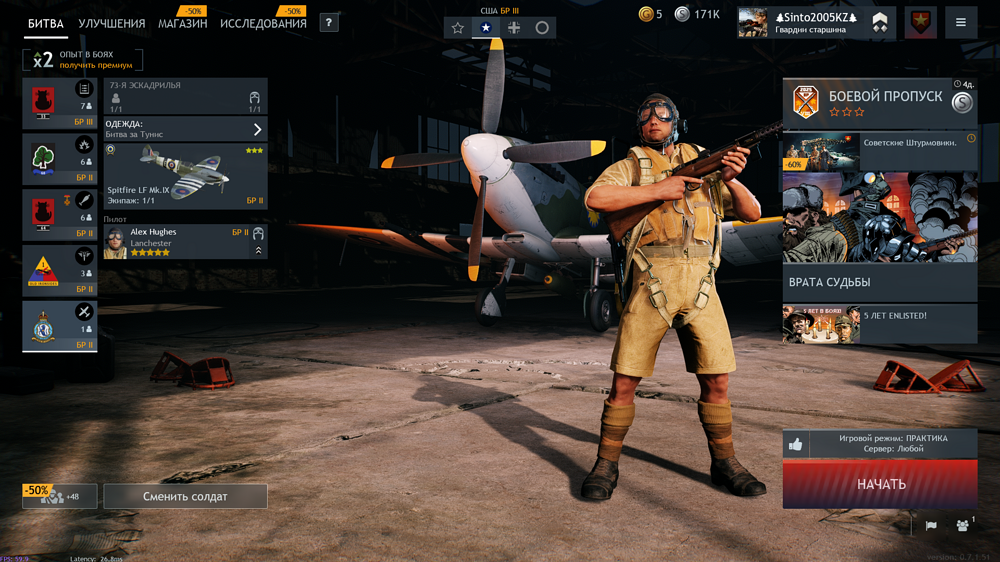Click Сменить солдат button
The width and height of the screenshot is (1000, 562).
pos(185,496)
